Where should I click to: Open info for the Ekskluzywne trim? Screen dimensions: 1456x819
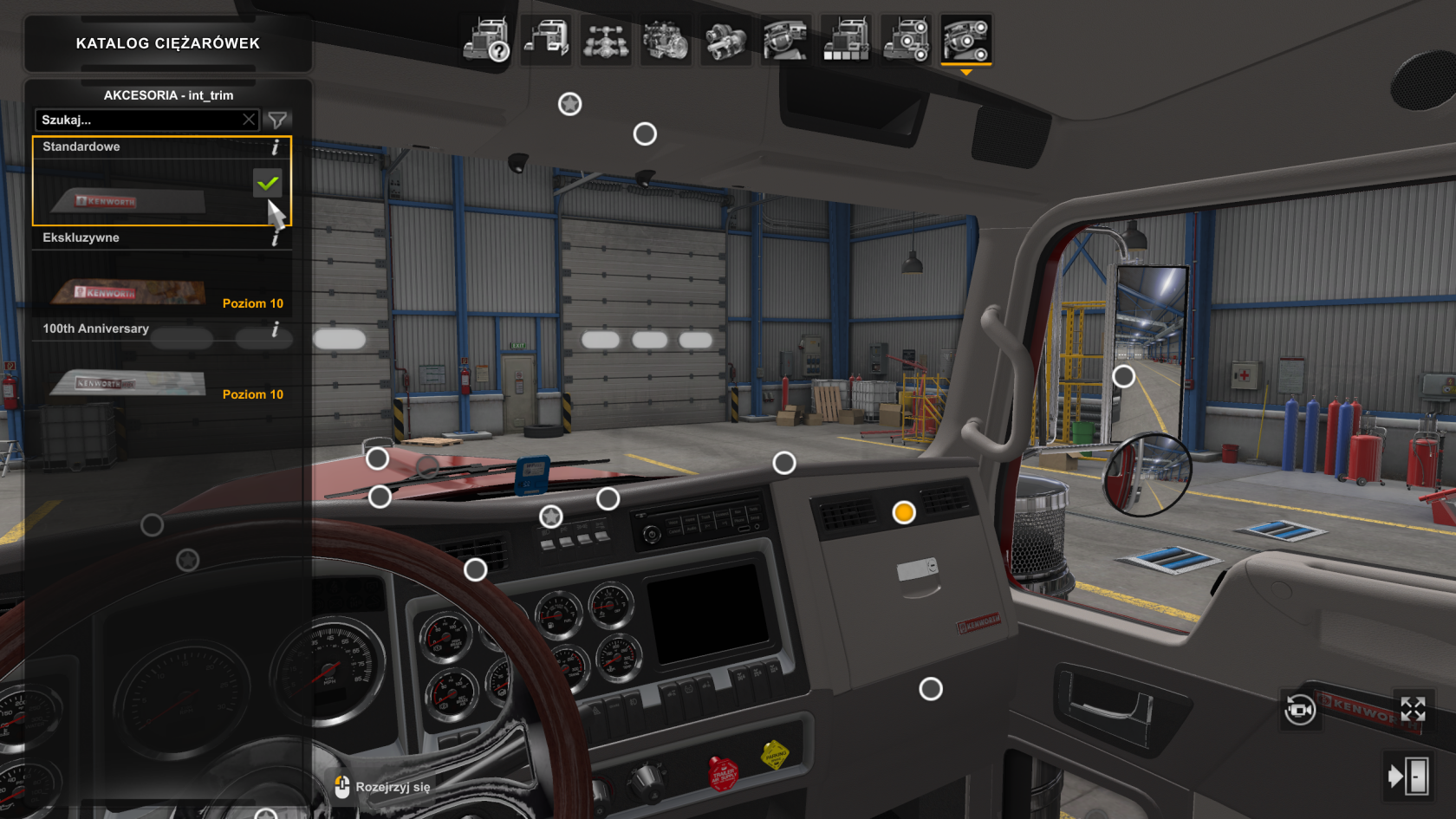[x=276, y=237]
